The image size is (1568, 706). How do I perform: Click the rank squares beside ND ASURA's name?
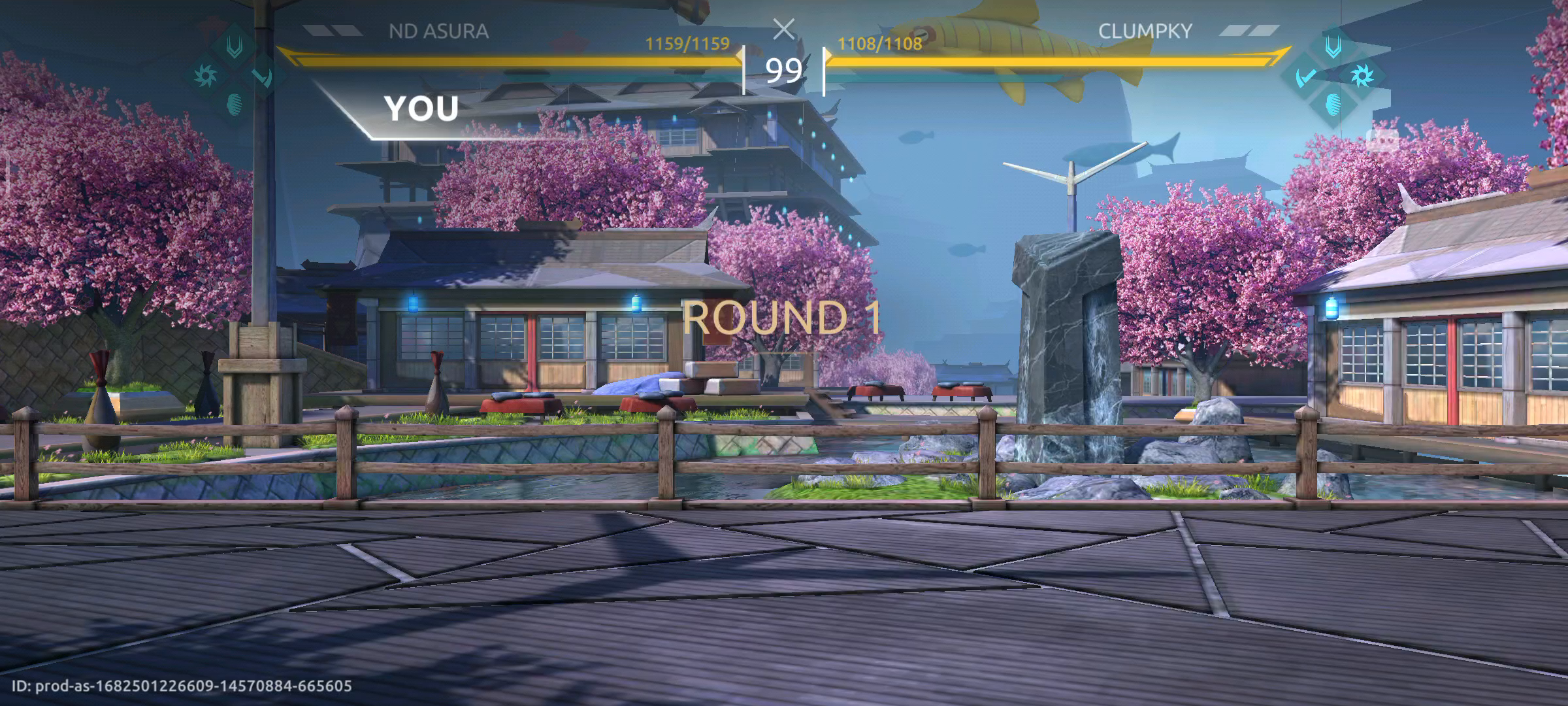[335, 29]
